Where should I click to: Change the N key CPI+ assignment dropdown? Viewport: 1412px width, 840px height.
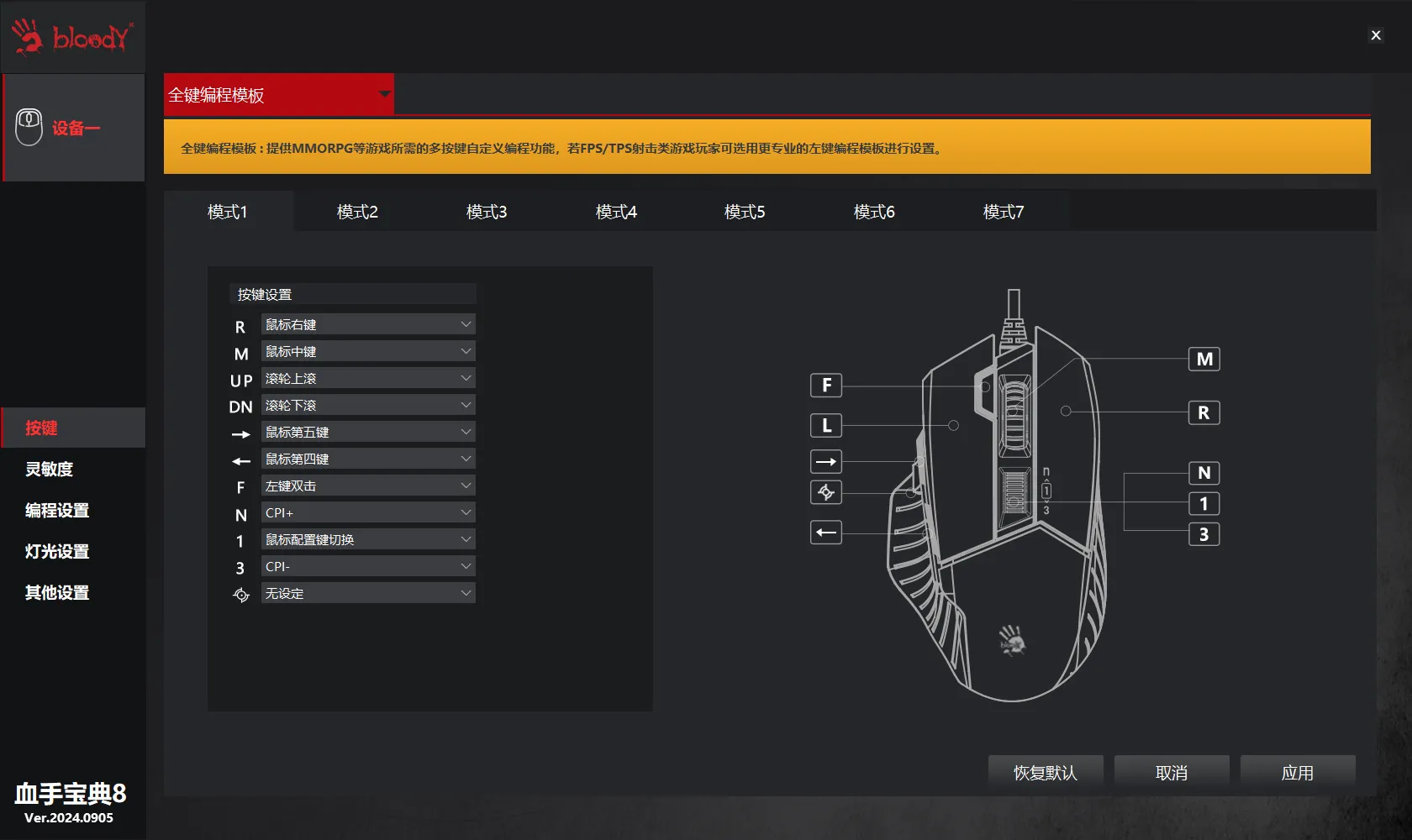click(368, 512)
